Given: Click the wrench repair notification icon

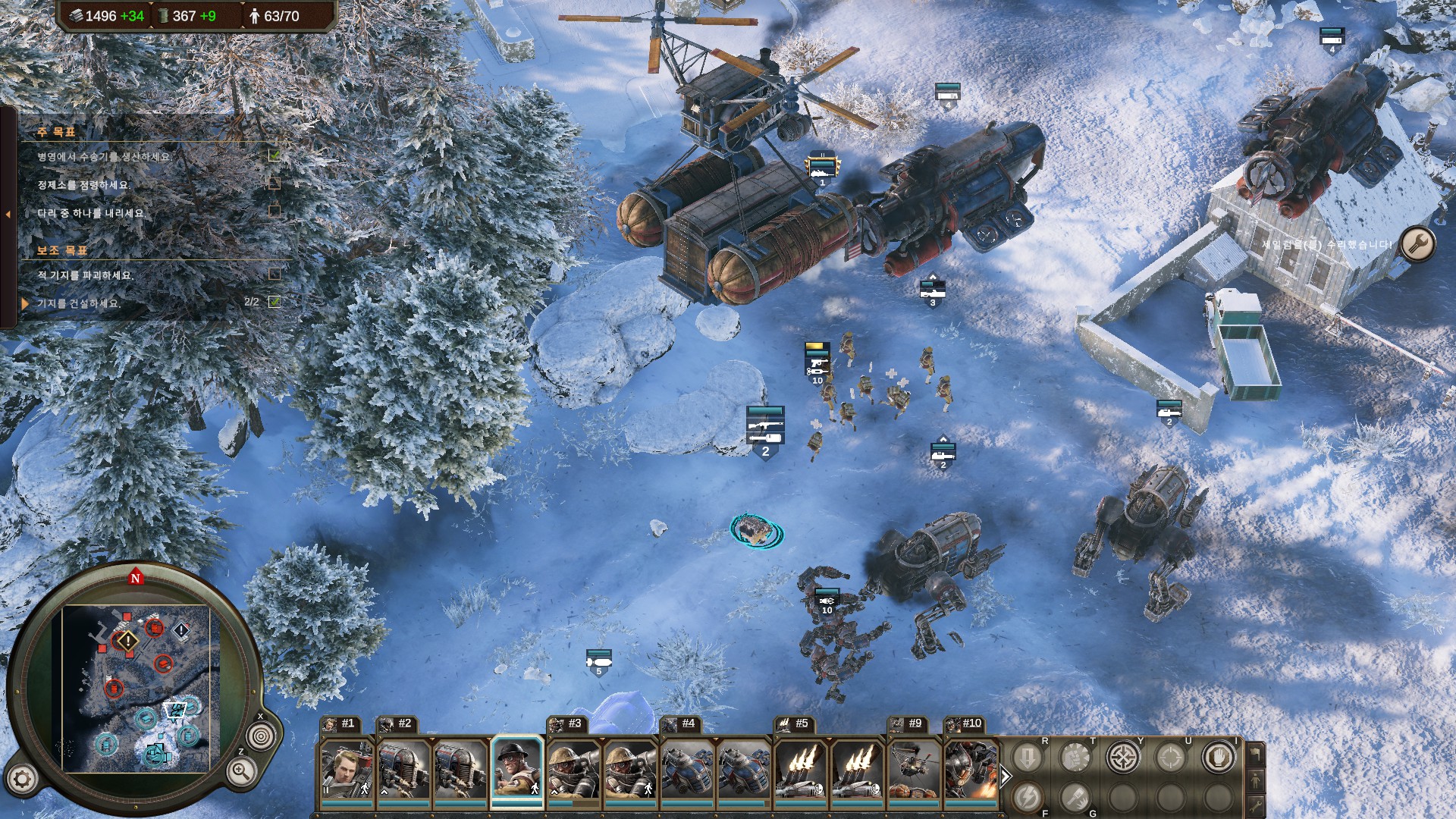Looking at the screenshot, I should coord(1417,244).
